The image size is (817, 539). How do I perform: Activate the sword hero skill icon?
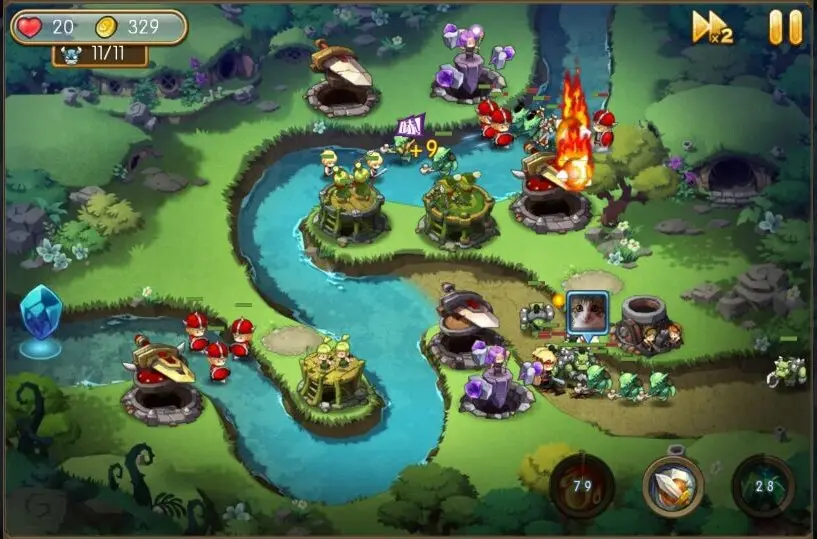click(673, 487)
